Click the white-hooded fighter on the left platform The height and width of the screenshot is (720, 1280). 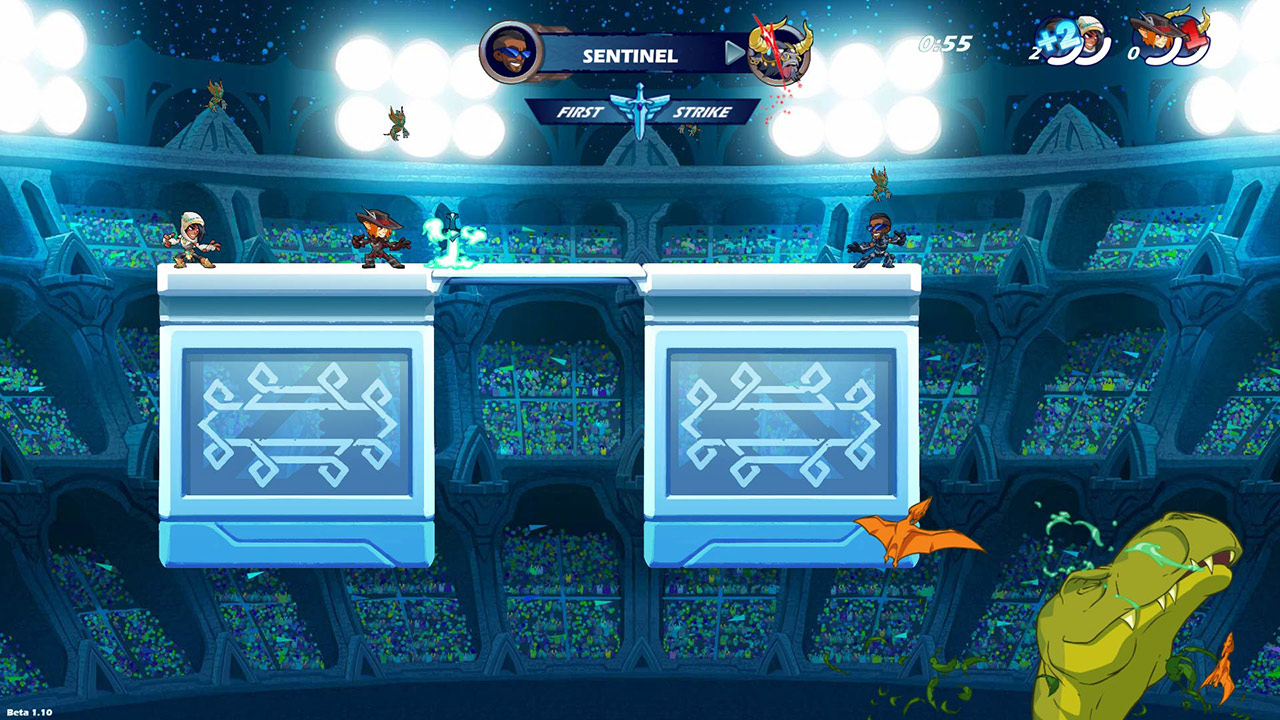coord(192,241)
